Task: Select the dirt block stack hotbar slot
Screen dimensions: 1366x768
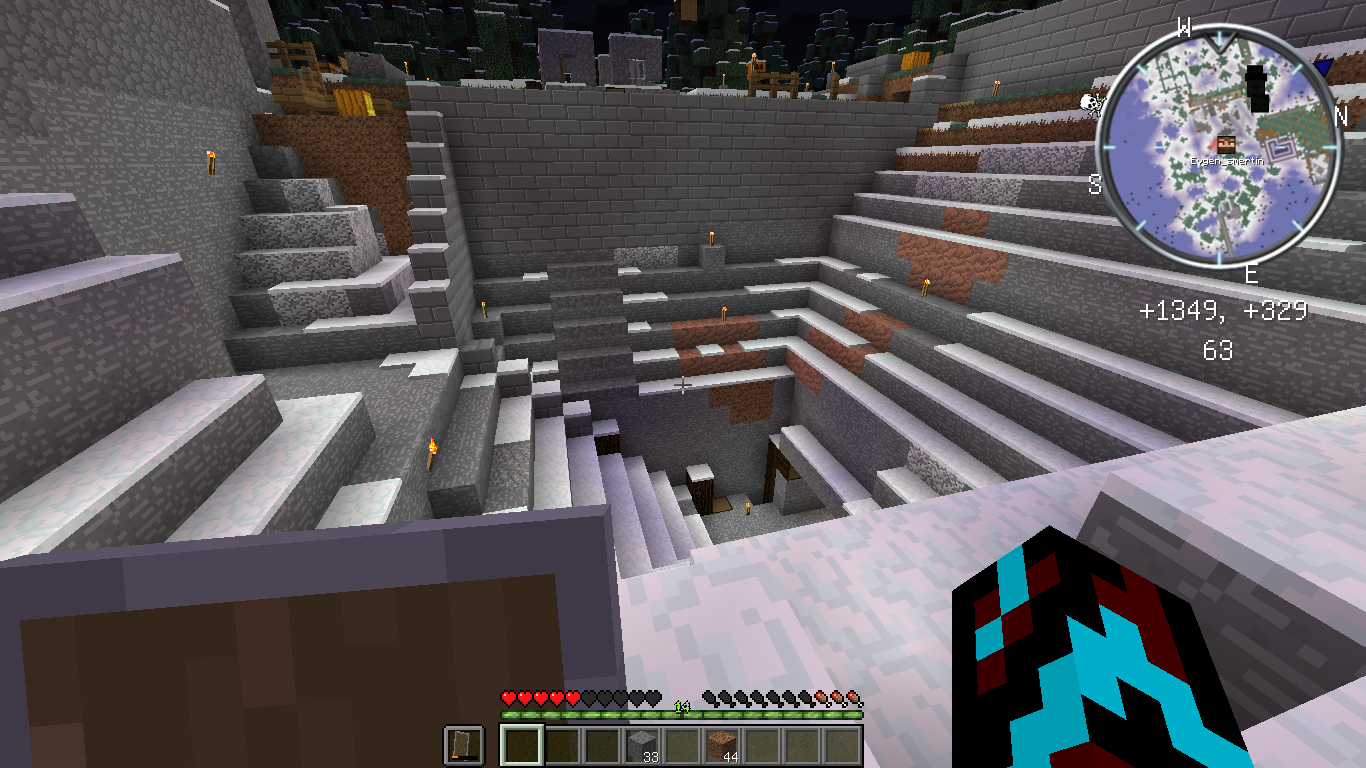Action: 722,746
